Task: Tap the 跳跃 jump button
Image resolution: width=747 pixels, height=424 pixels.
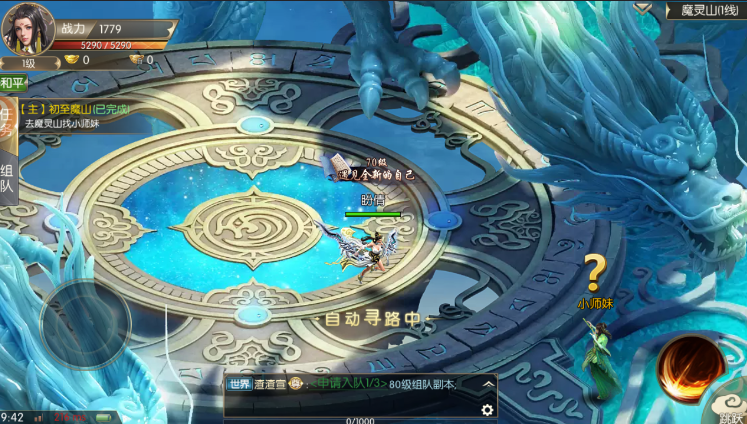Action: click(731, 416)
